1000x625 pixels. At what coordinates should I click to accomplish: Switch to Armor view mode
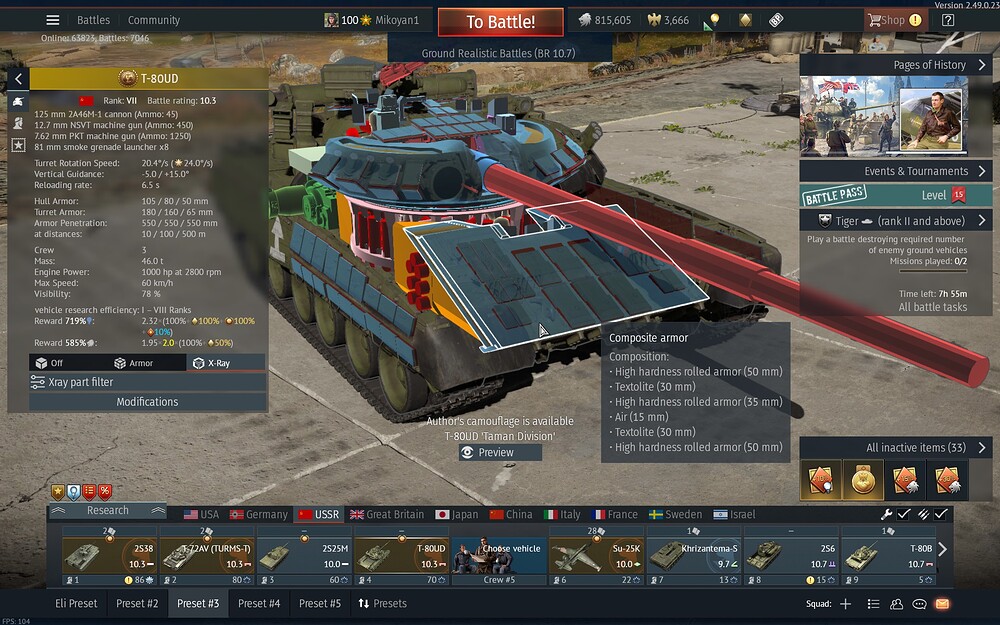pyautogui.click(x=134, y=363)
